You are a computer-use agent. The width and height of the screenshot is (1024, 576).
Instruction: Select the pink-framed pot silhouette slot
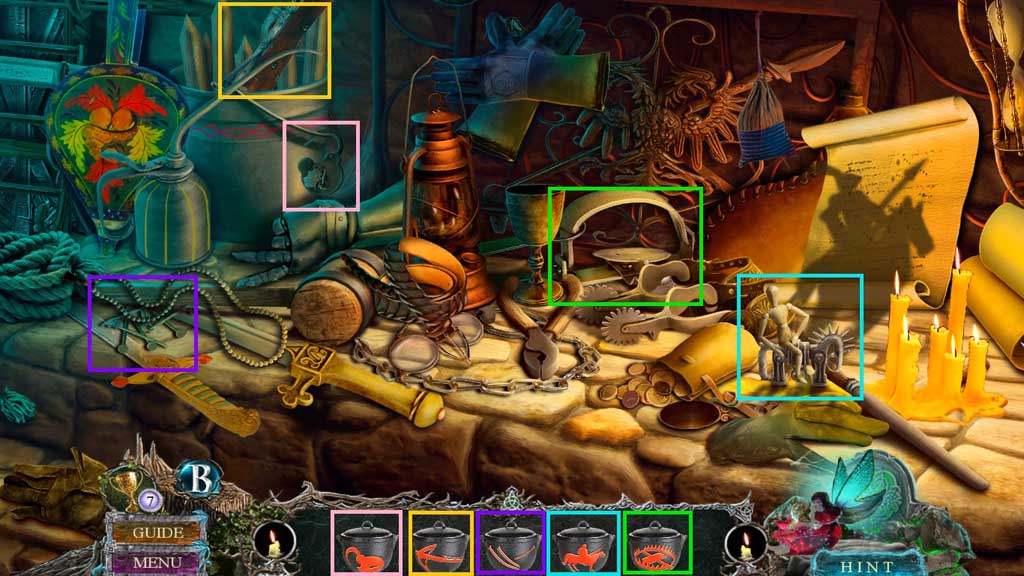point(367,543)
